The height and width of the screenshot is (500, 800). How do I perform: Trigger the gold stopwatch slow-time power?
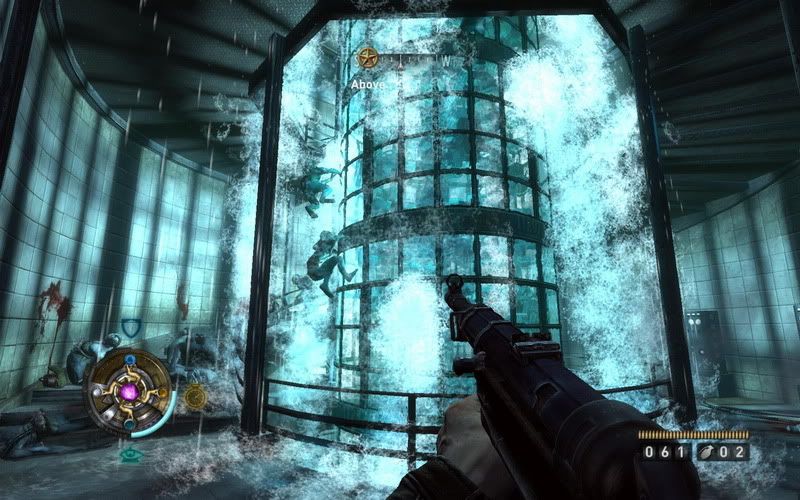[x=194, y=395]
